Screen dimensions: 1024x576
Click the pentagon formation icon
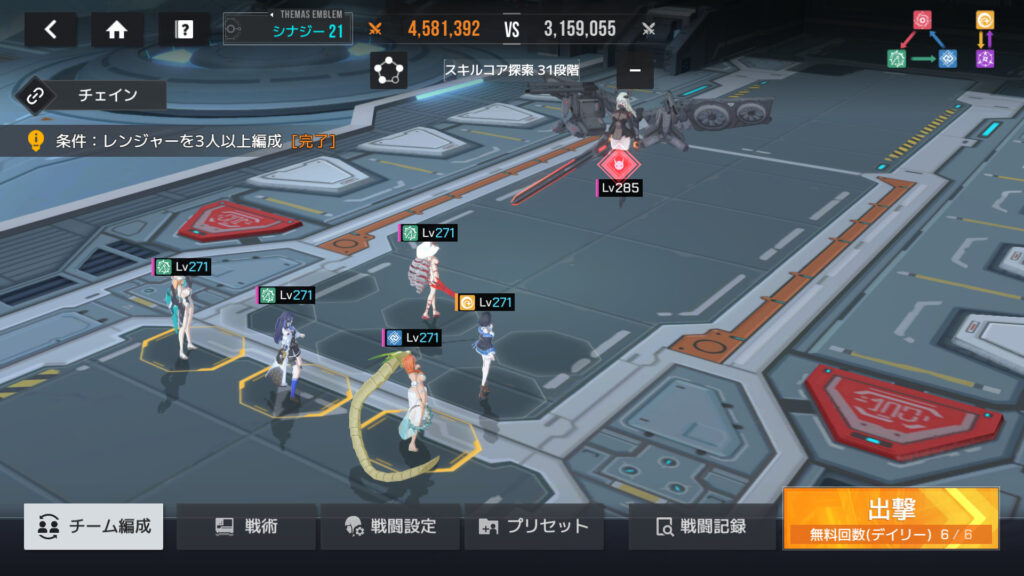coord(388,71)
